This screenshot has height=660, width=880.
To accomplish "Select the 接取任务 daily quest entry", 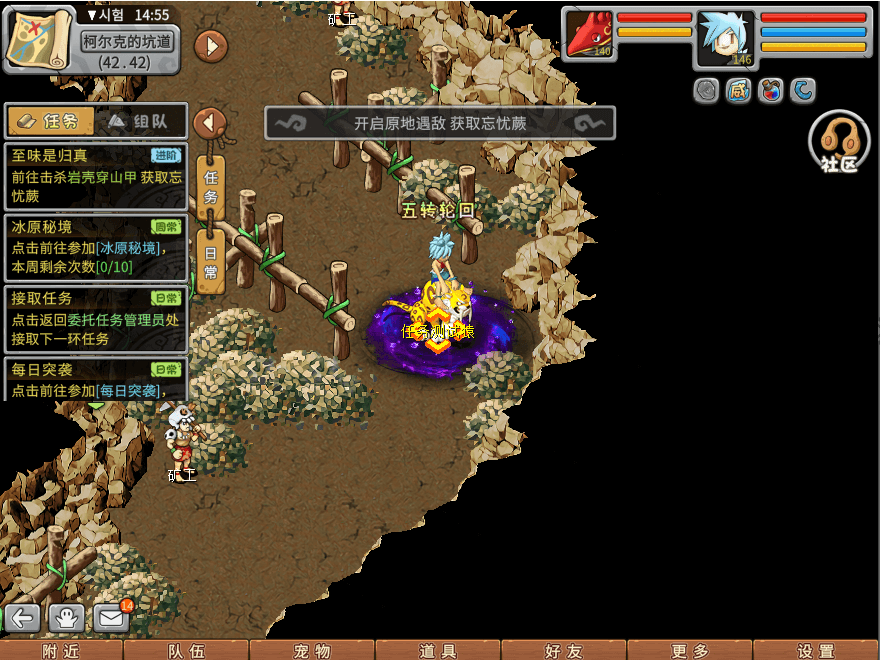I will 96,318.
